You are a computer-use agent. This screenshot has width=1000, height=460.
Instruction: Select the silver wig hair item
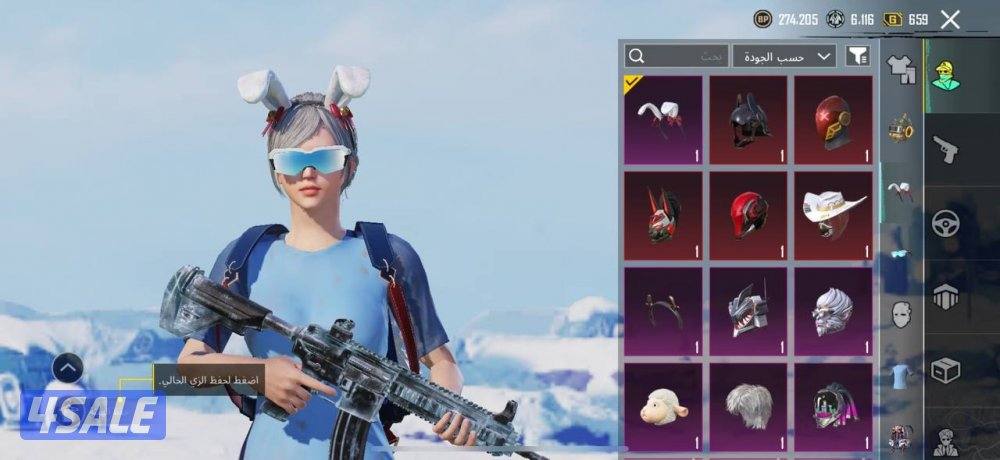point(748,406)
